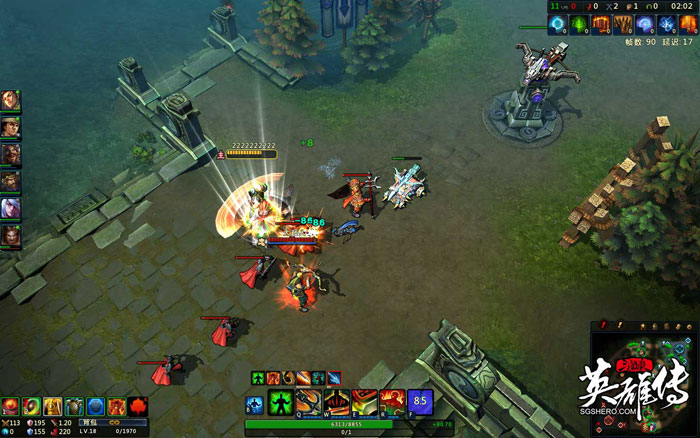Use the W ability icon
Viewport: 700px width, 438px height.
tap(335, 403)
